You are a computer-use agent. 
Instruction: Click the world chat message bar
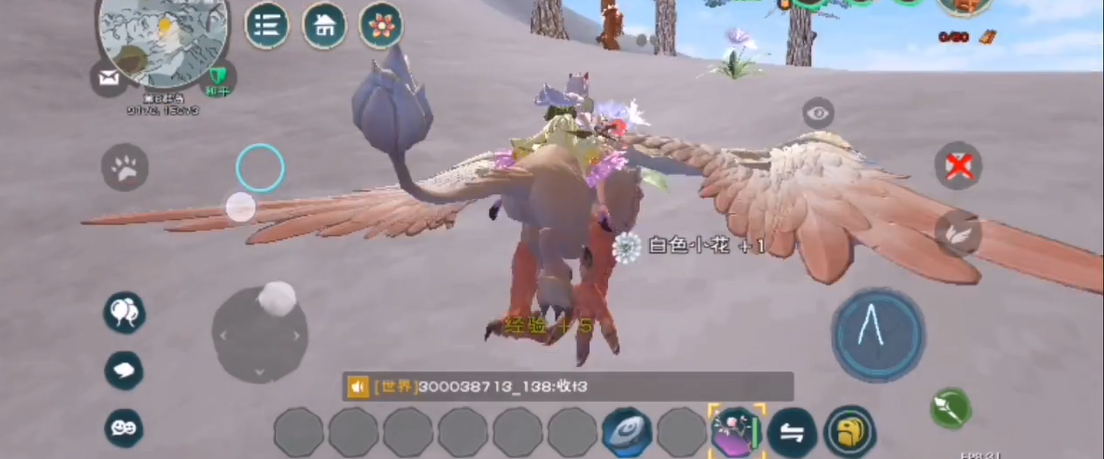point(568,386)
